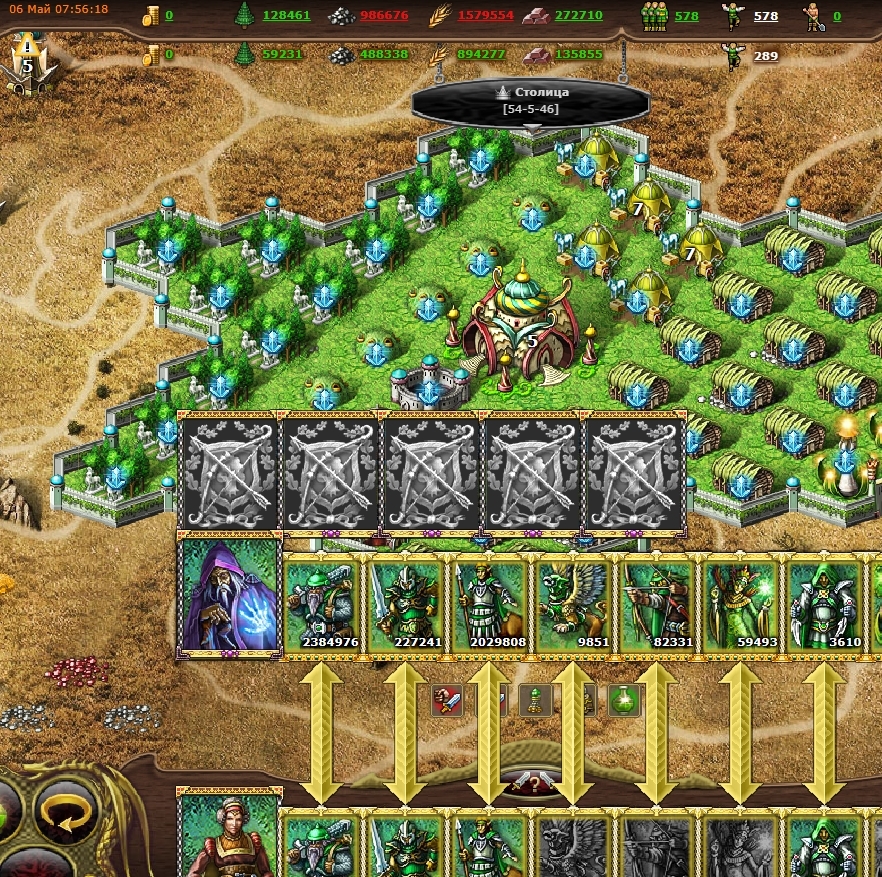This screenshot has width=882, height=877.
Task: Click the transfer arrow under the 3610 stack
Action: tap(825, 732)
